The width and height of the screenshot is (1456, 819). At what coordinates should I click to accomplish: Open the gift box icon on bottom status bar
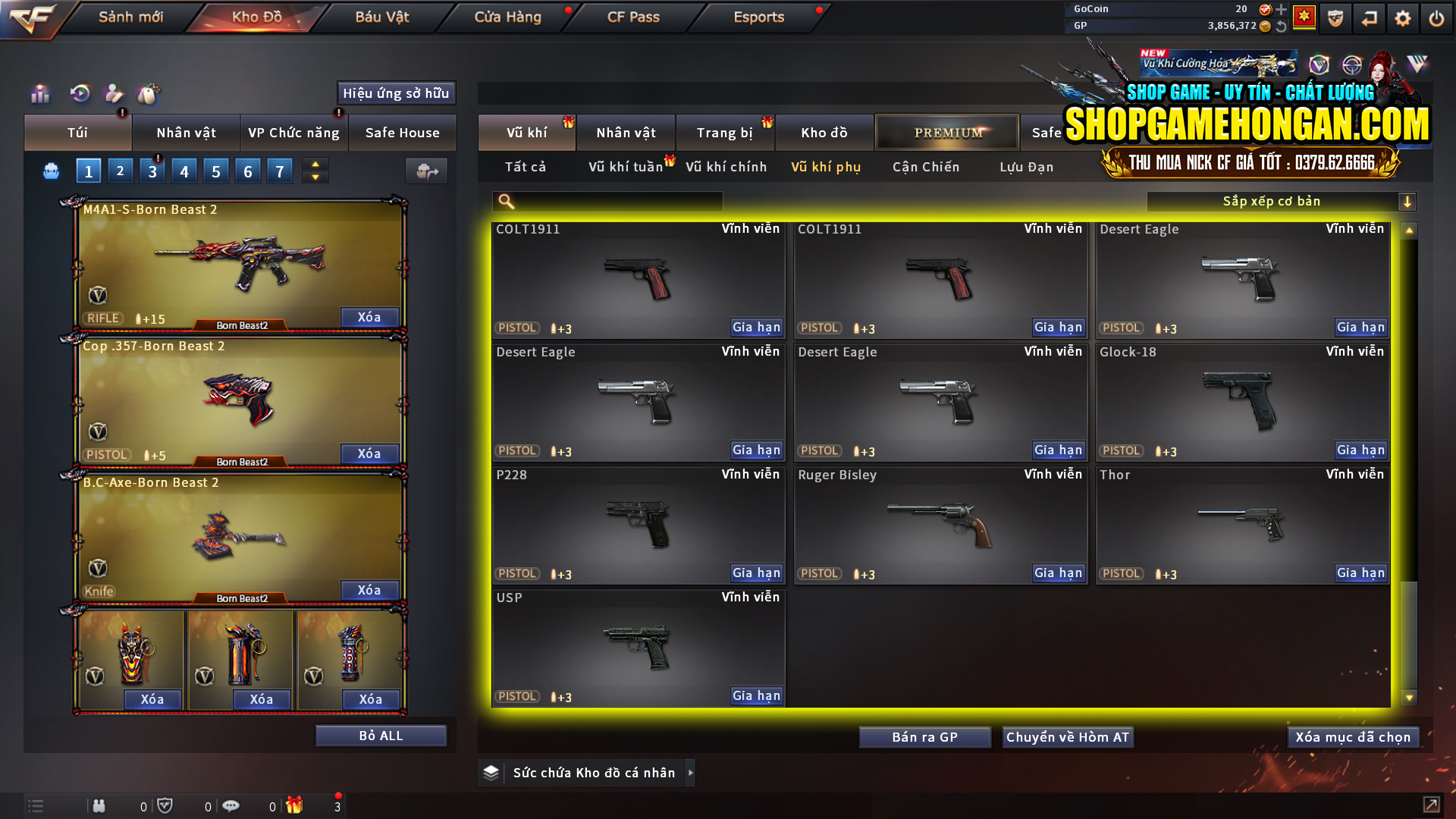click(x=296, y=805)
